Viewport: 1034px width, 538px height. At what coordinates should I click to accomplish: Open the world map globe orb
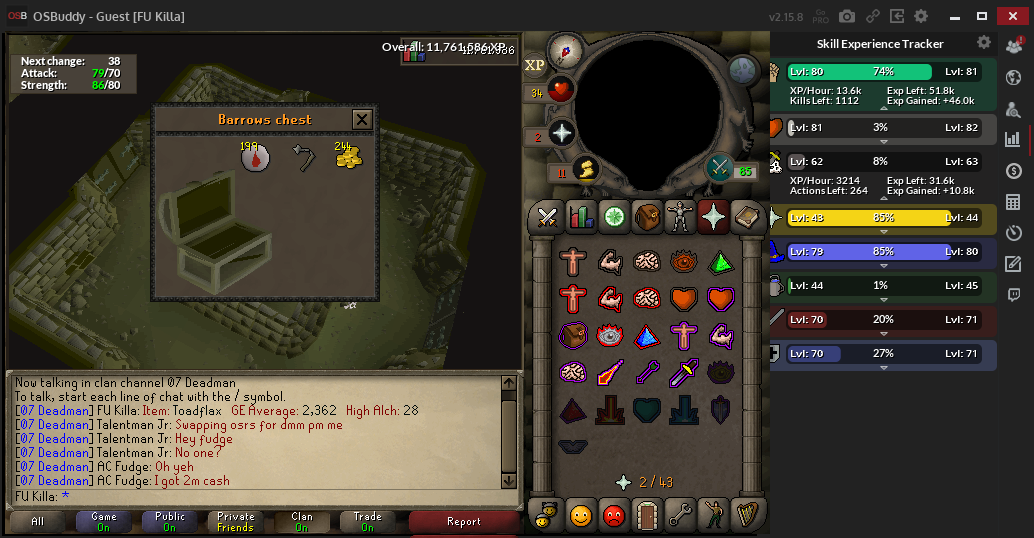pos(741,70)
